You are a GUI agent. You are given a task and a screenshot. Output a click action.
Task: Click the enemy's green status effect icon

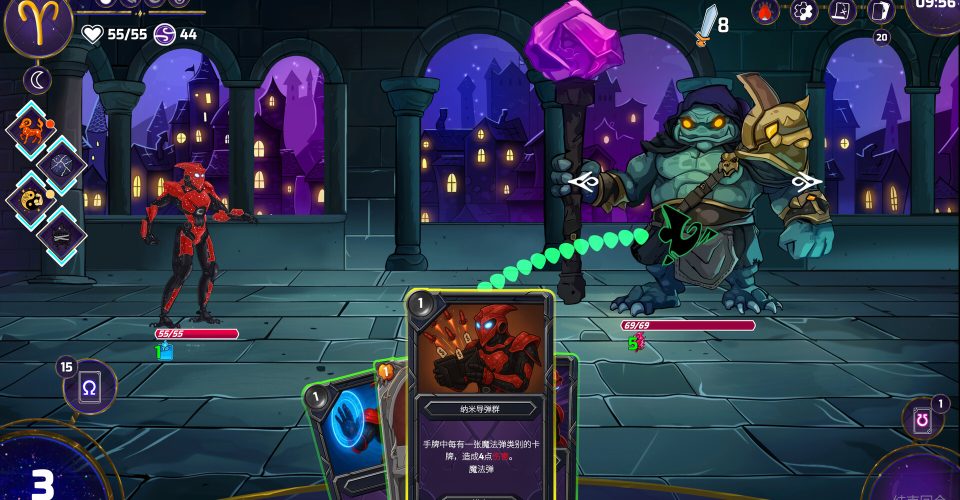[x=635, y=343]
